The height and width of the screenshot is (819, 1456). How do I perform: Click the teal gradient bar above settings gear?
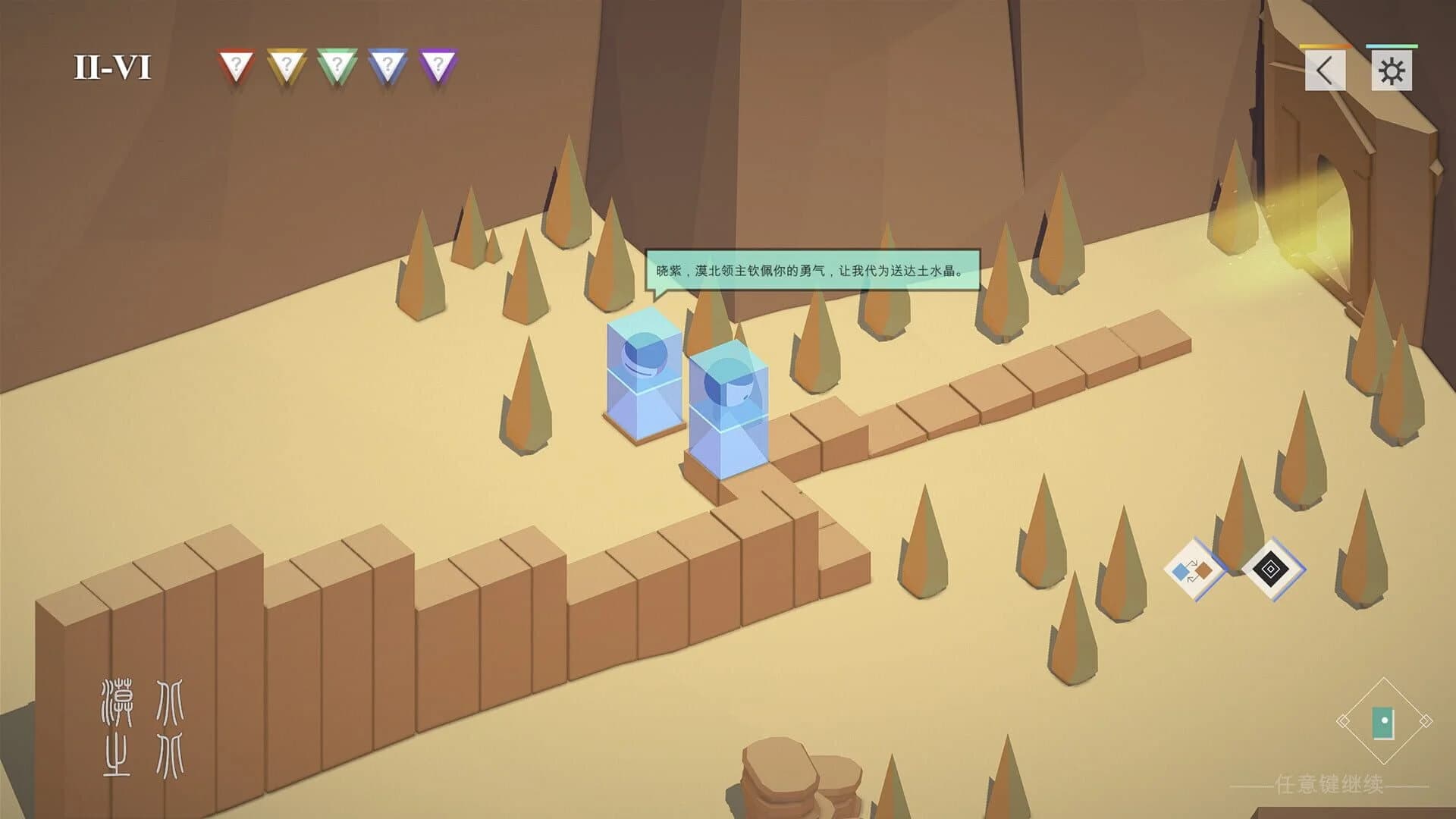[1392, 48]
